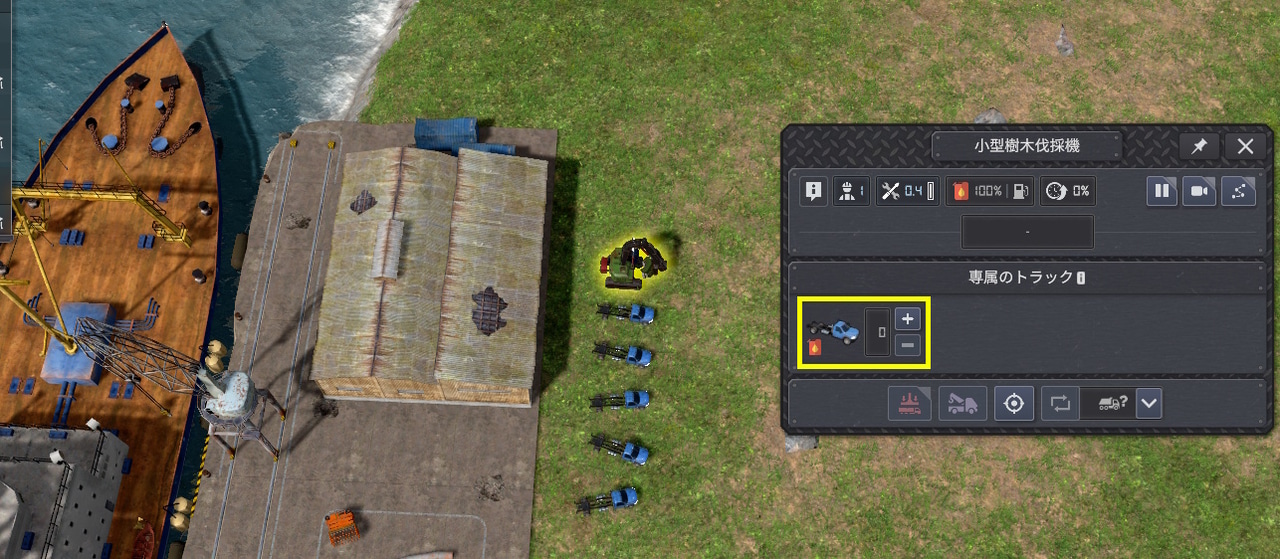Show dedicated truck info tooltip icon

[x=1081, y=278]
